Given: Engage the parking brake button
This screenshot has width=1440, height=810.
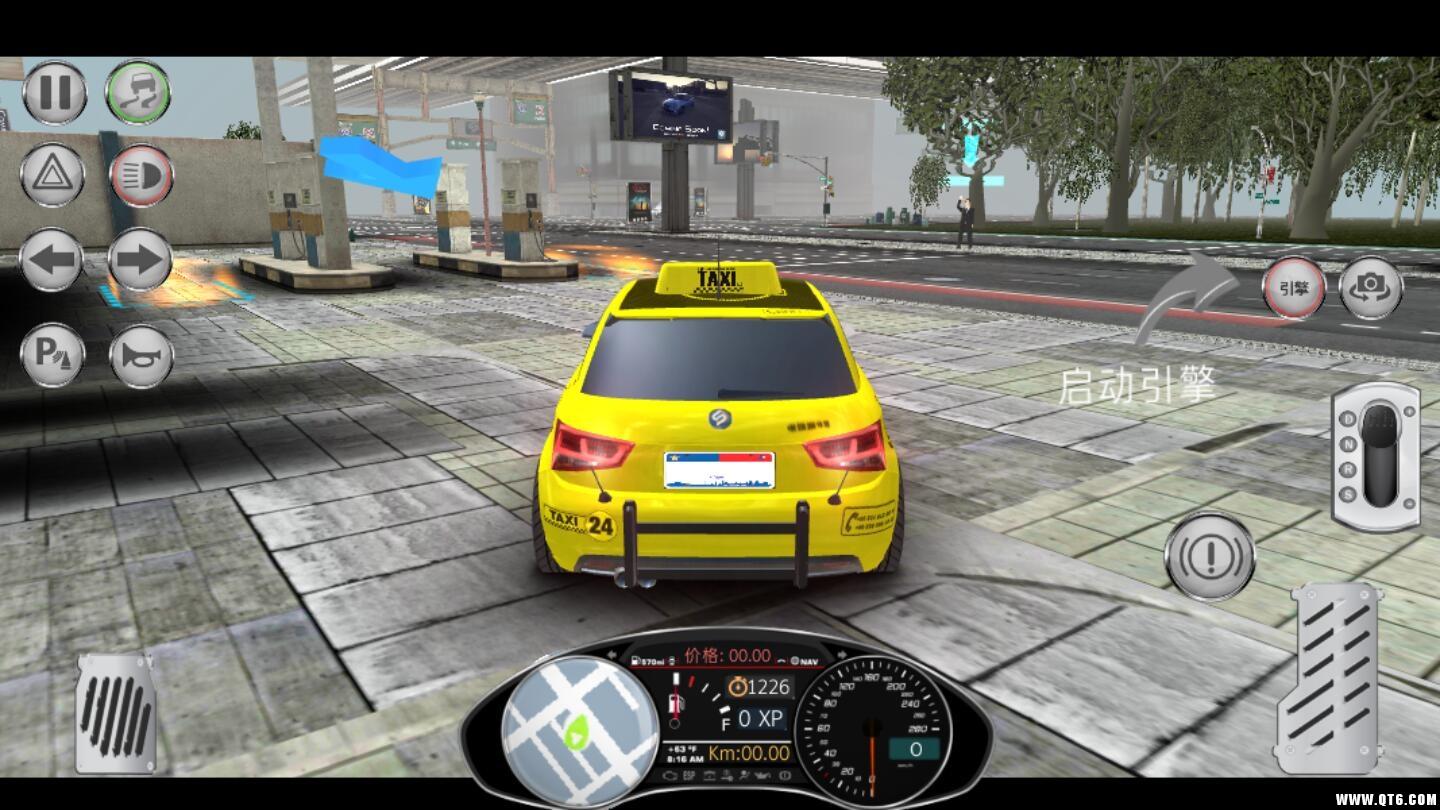Looking at the screenshot, I should (x=52, y=355).
